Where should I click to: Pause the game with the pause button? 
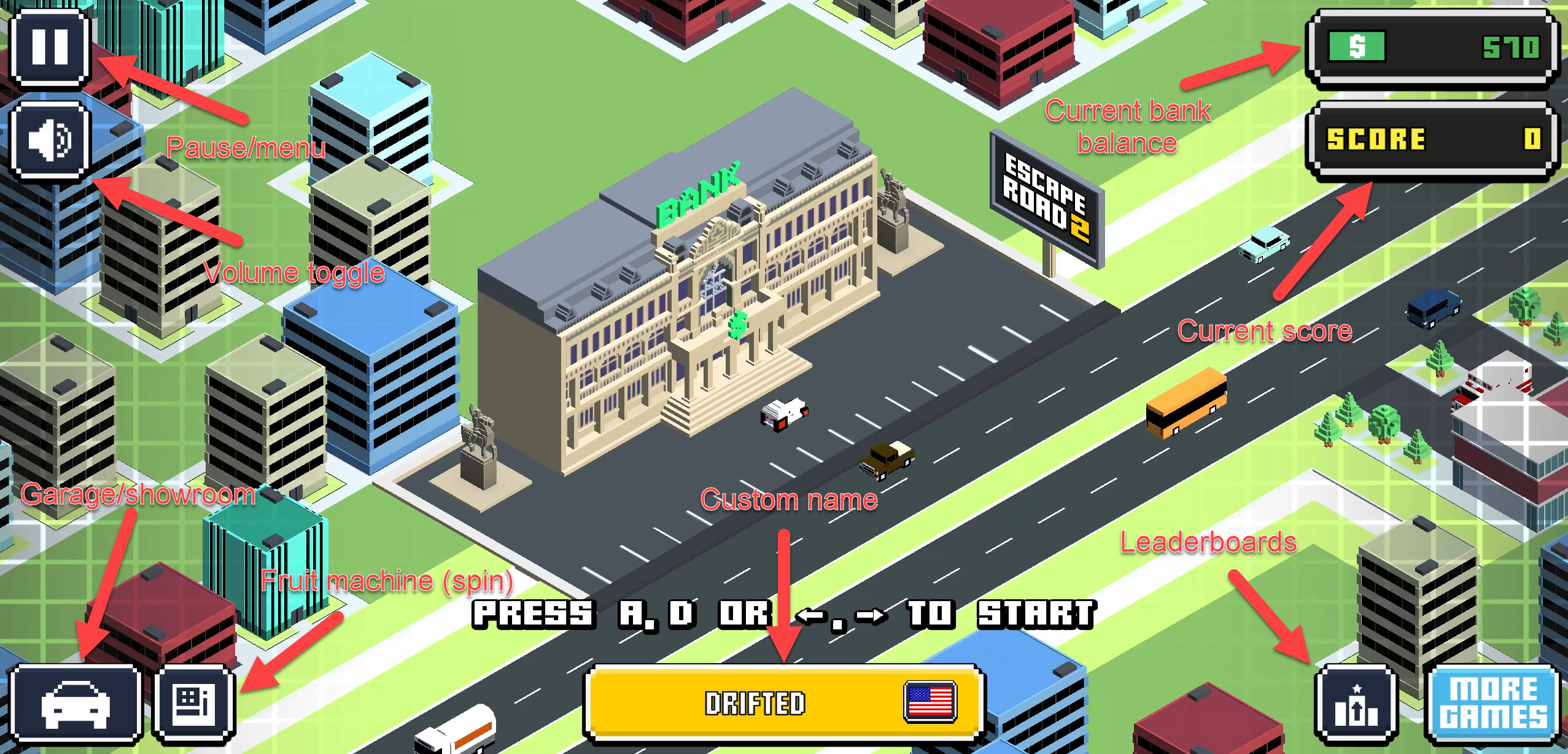click(50, 47)
